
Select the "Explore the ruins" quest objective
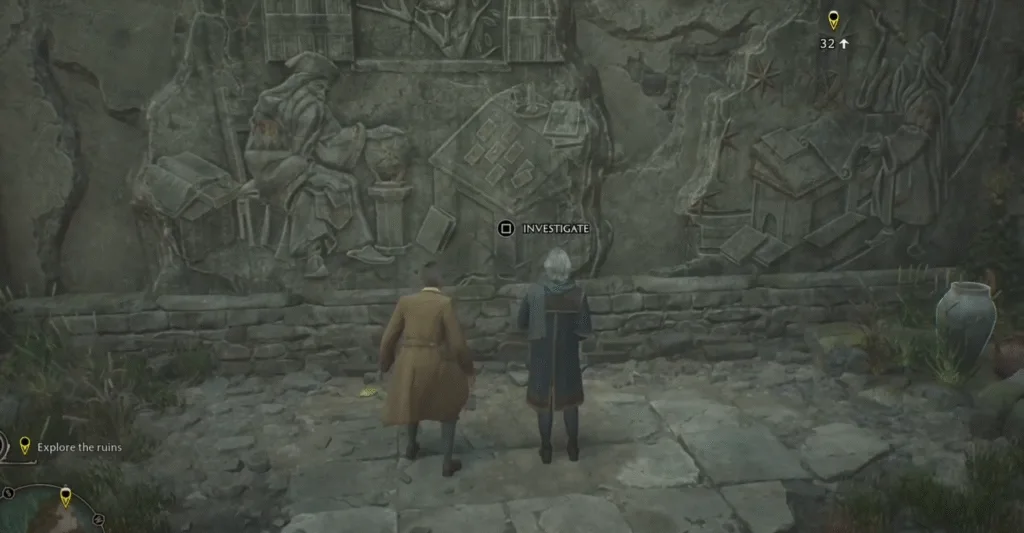pyautogui.click(x=78, y=447)
